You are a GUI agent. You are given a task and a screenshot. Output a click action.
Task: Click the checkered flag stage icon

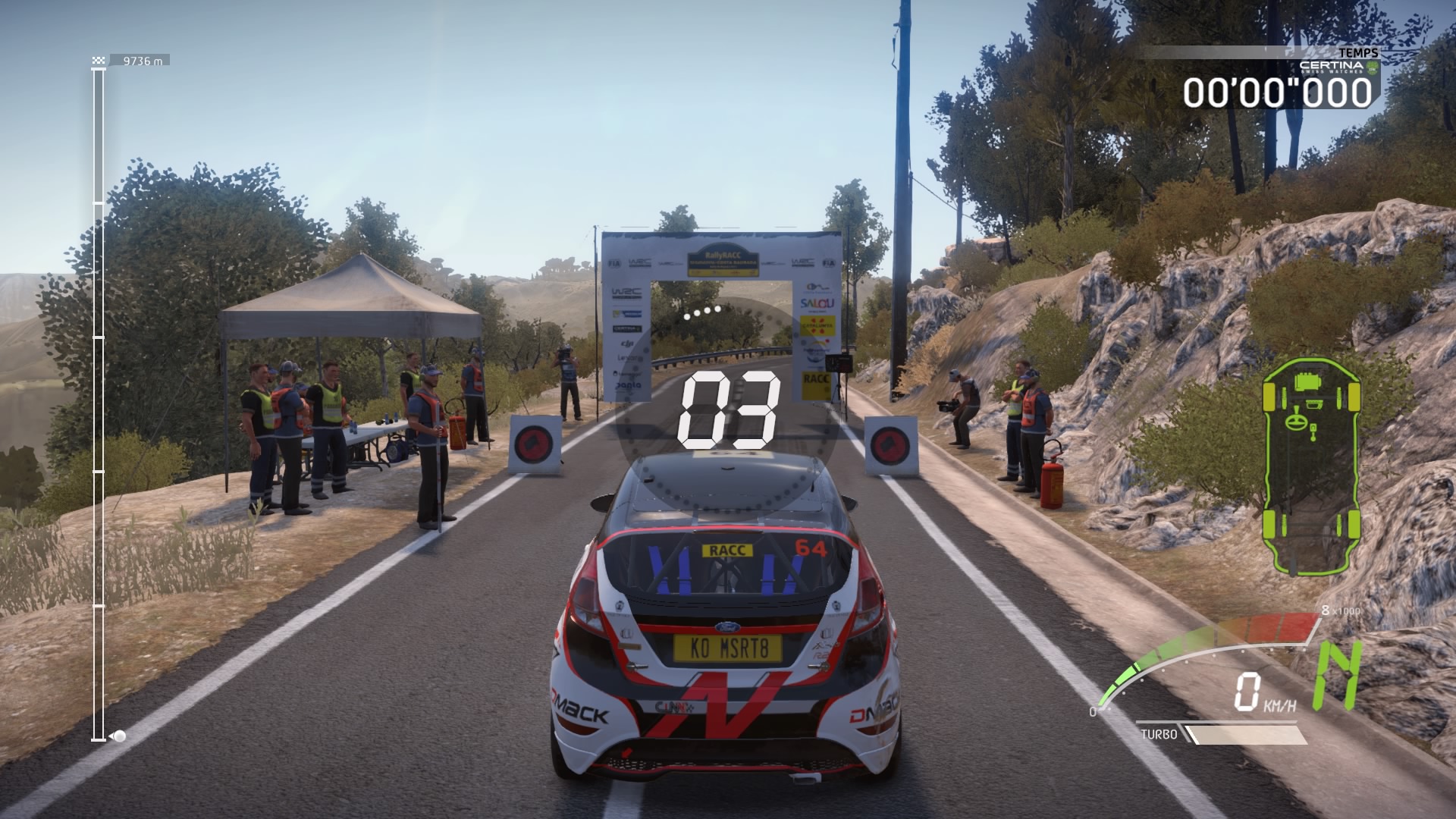(x=97, y=58)
